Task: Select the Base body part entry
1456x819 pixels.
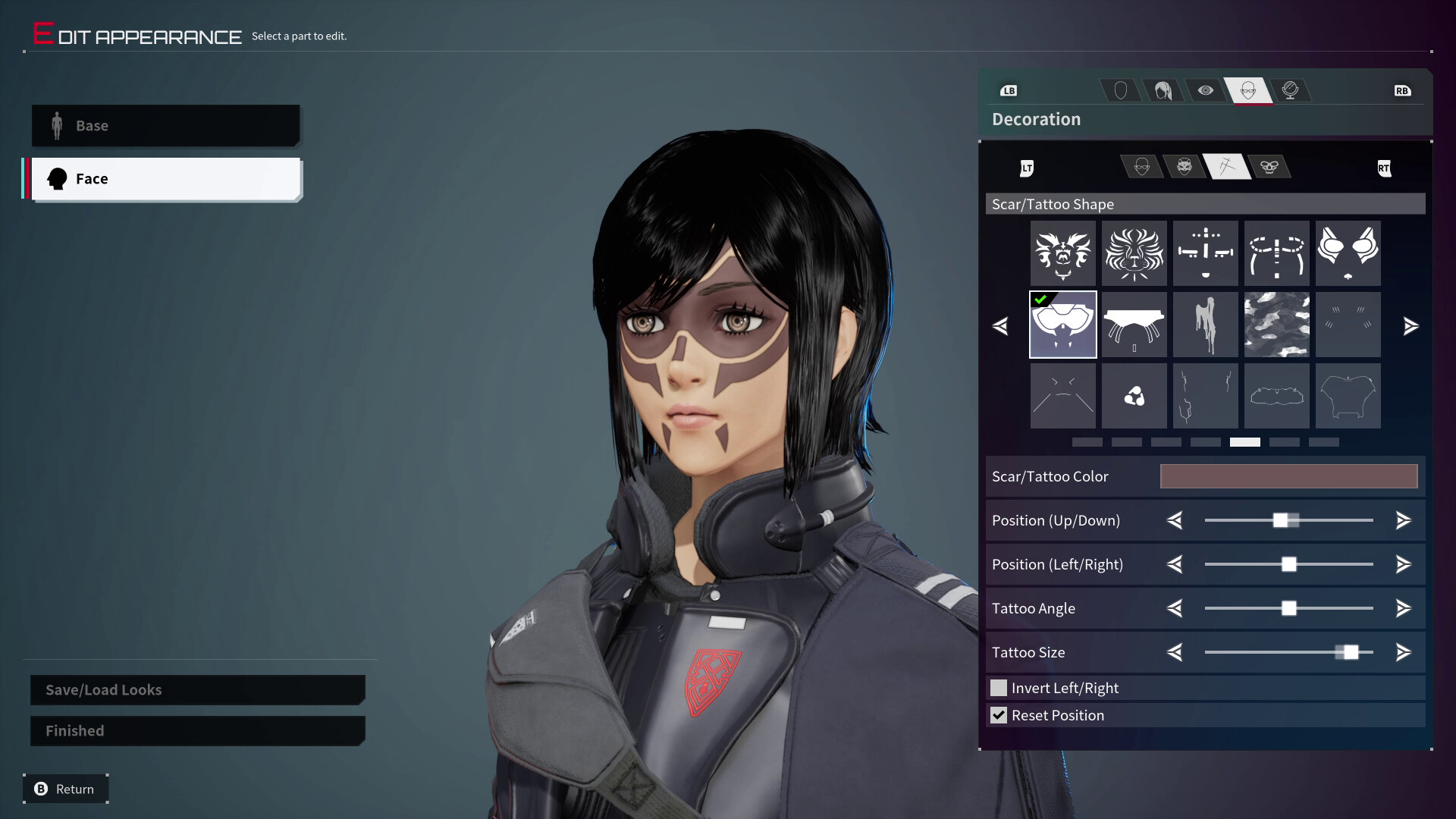Action: point(165,126)
